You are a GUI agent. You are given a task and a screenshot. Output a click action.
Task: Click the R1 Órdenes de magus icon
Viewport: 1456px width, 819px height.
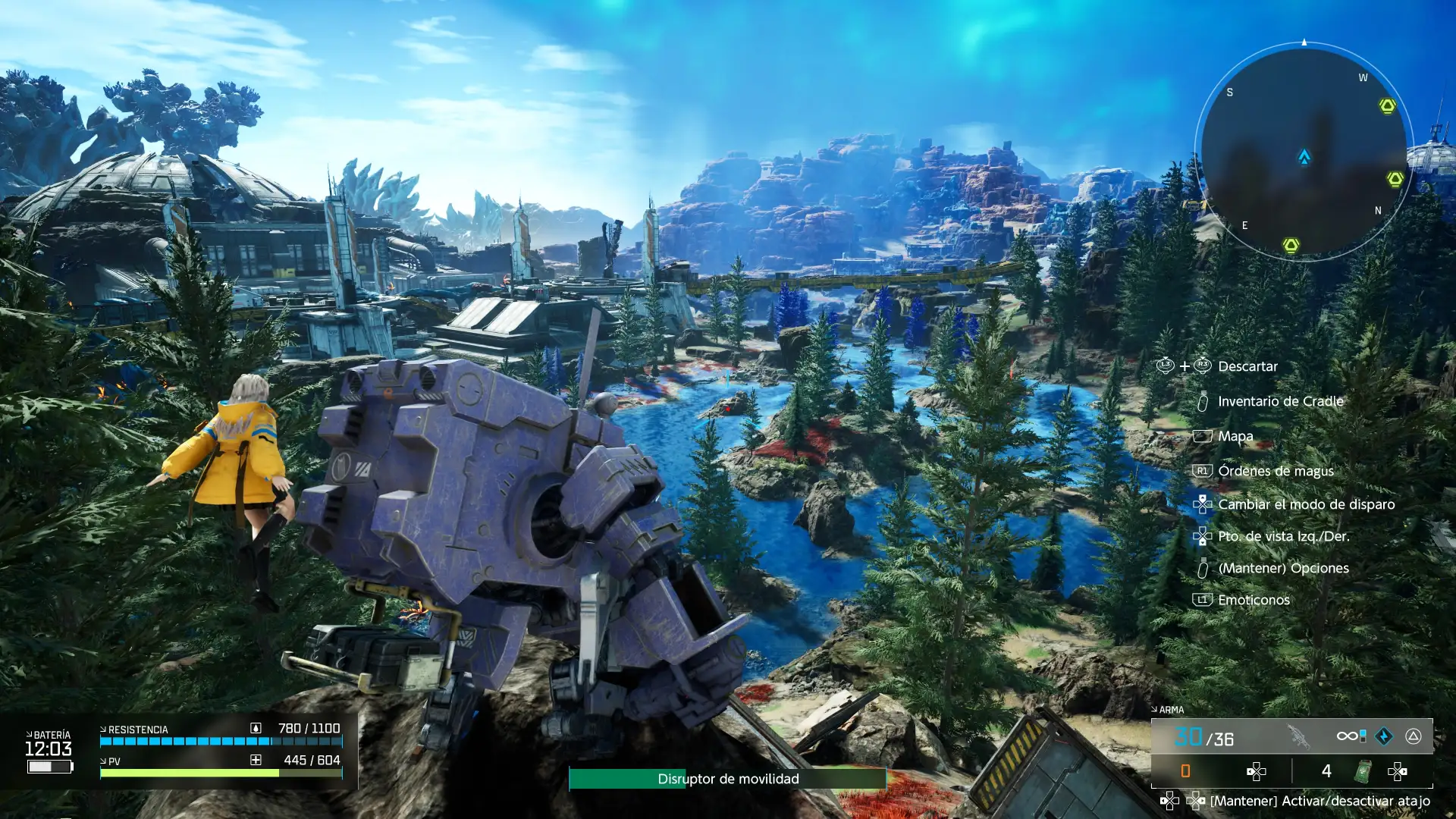click(x=1203, y=472)
